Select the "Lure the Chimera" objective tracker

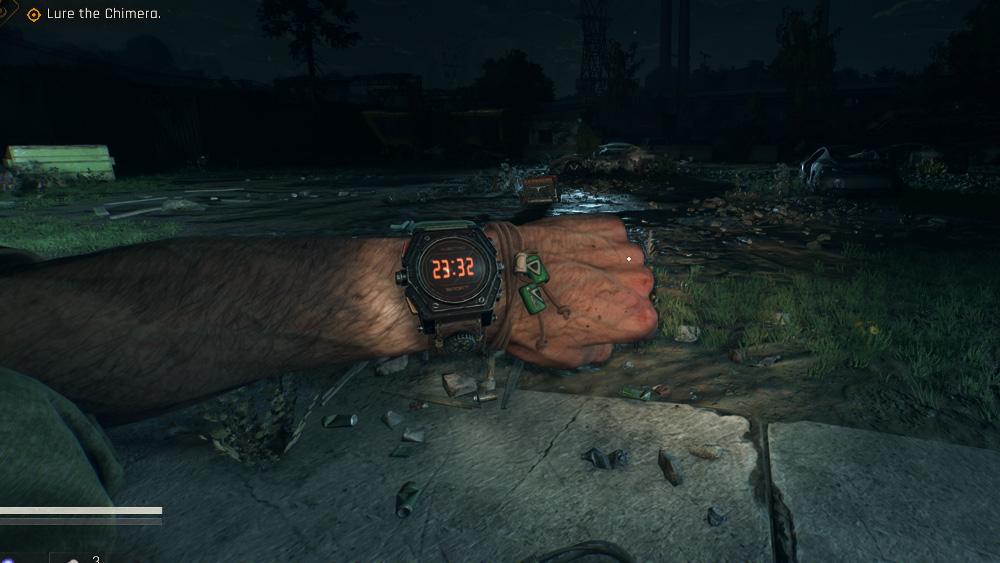tap(103, 14)
